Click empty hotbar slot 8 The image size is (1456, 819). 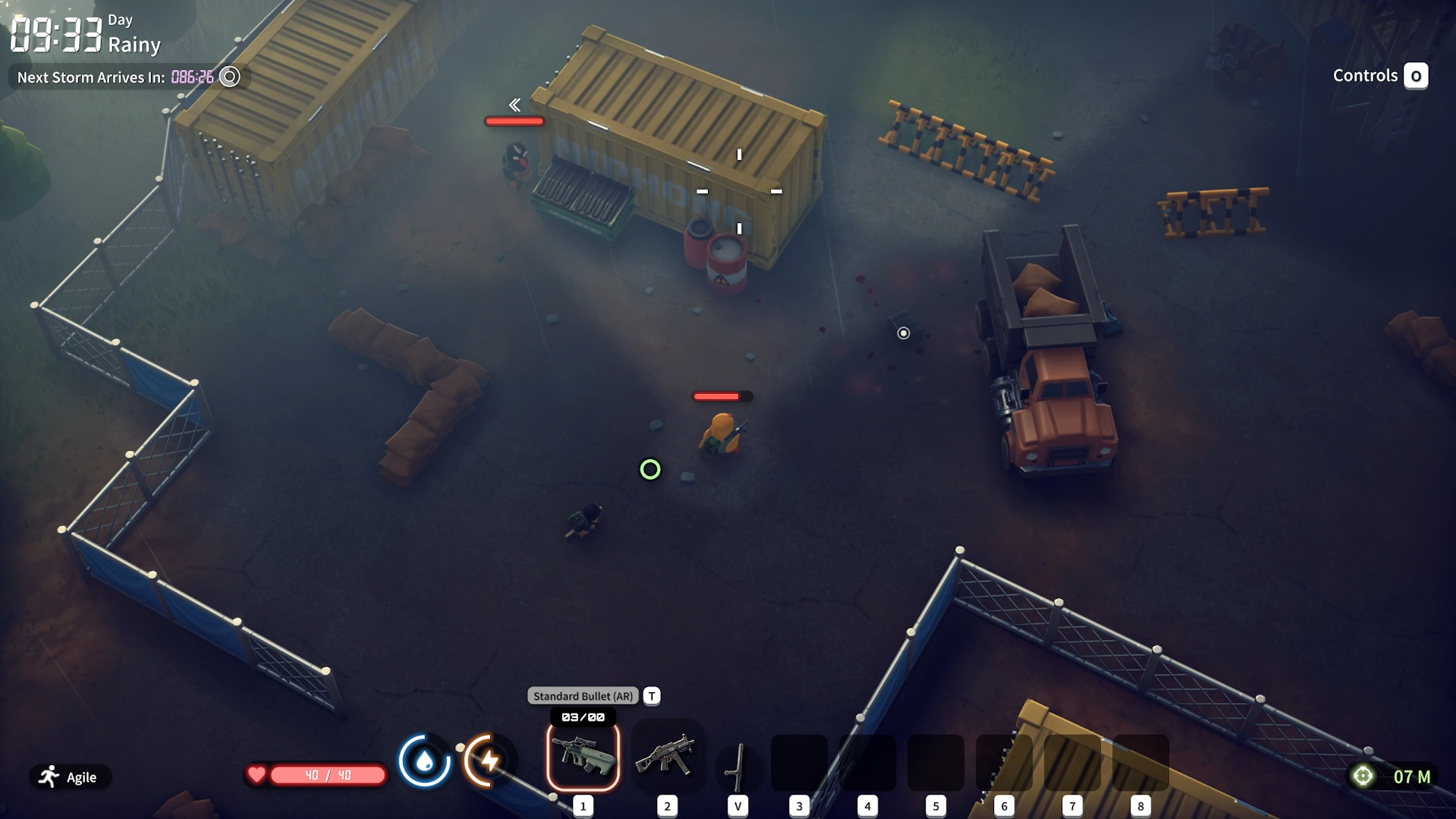point(1141,763)
